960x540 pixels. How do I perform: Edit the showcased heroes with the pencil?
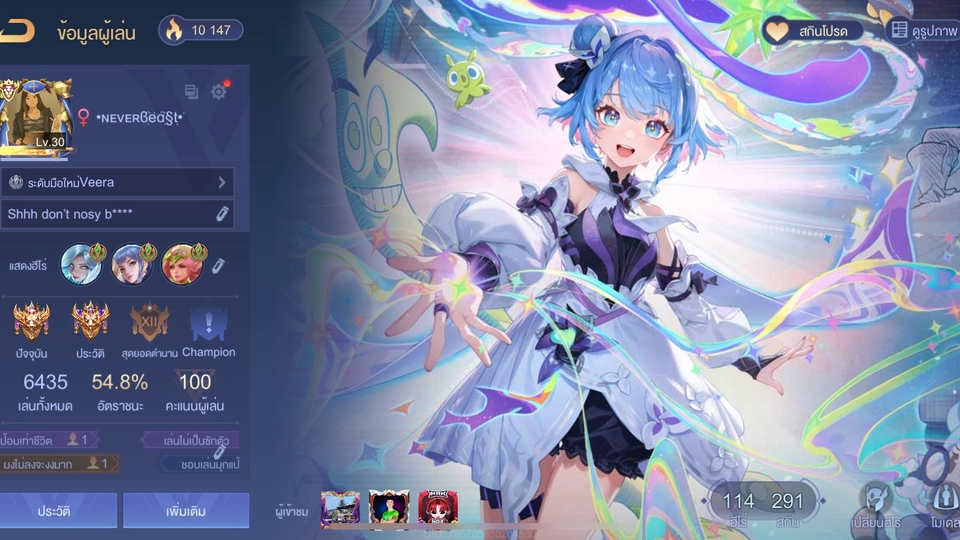click(219, 265)
